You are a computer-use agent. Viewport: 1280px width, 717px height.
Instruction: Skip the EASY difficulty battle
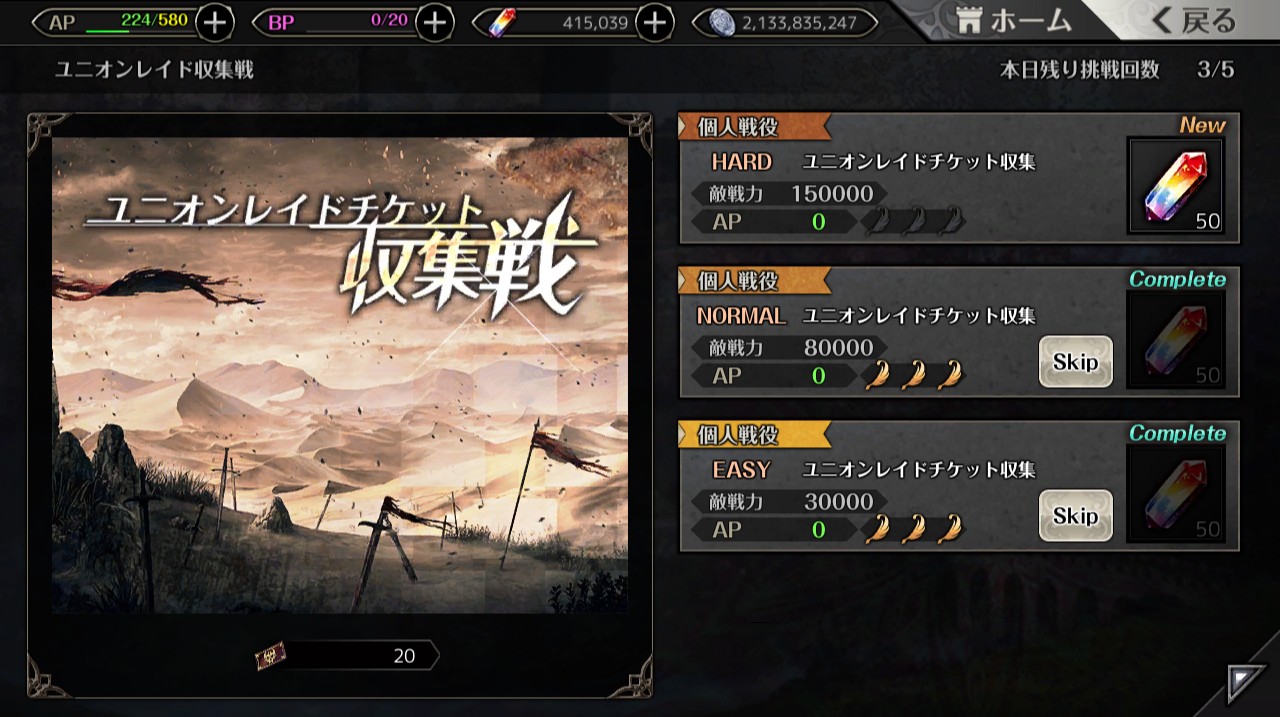pyautogui.click(x=1075, y=516)
